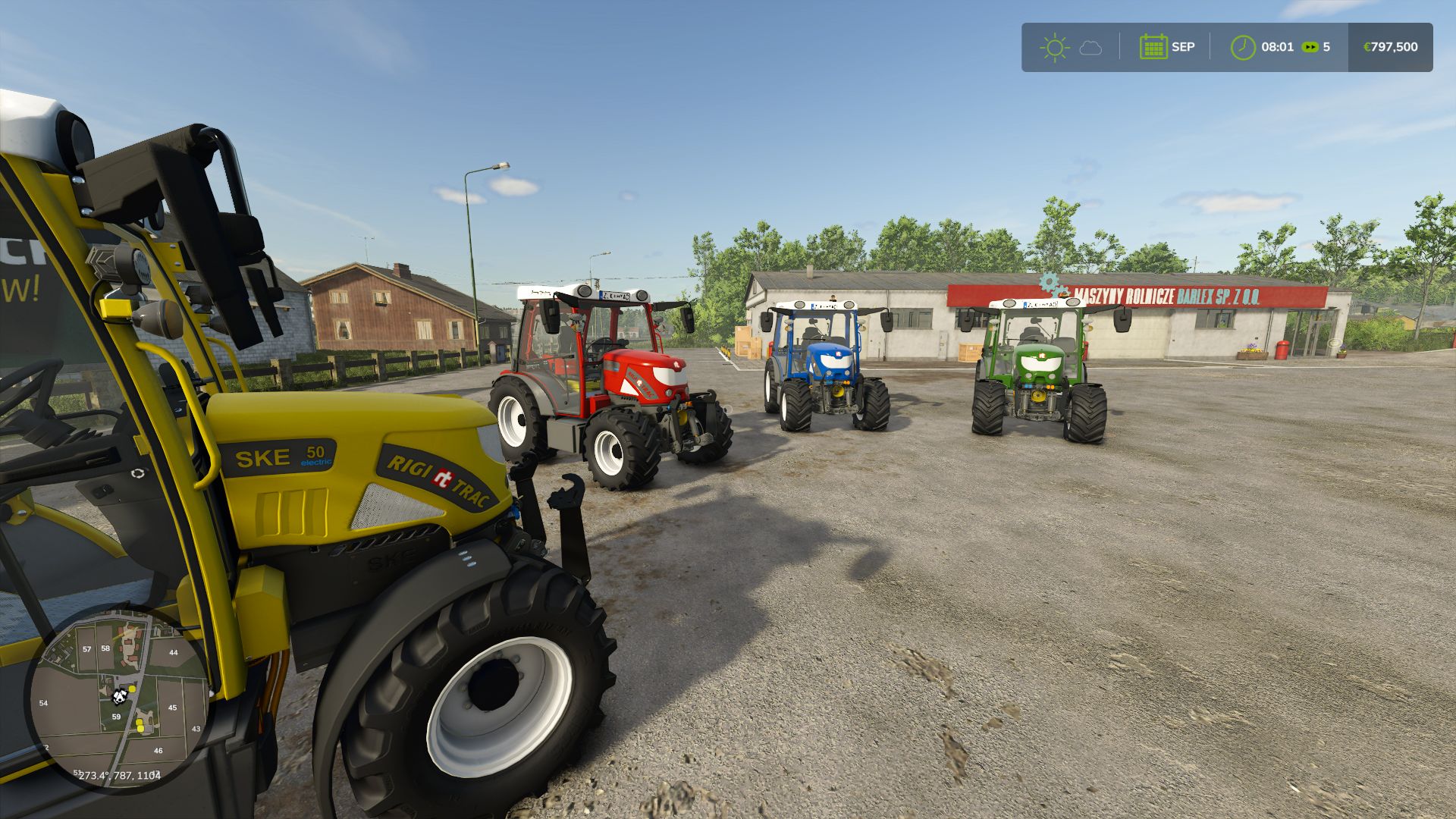The height and width of the screenshot is (819, 1456).
Task: Click the green clock icon
Action: point(1243,47)
